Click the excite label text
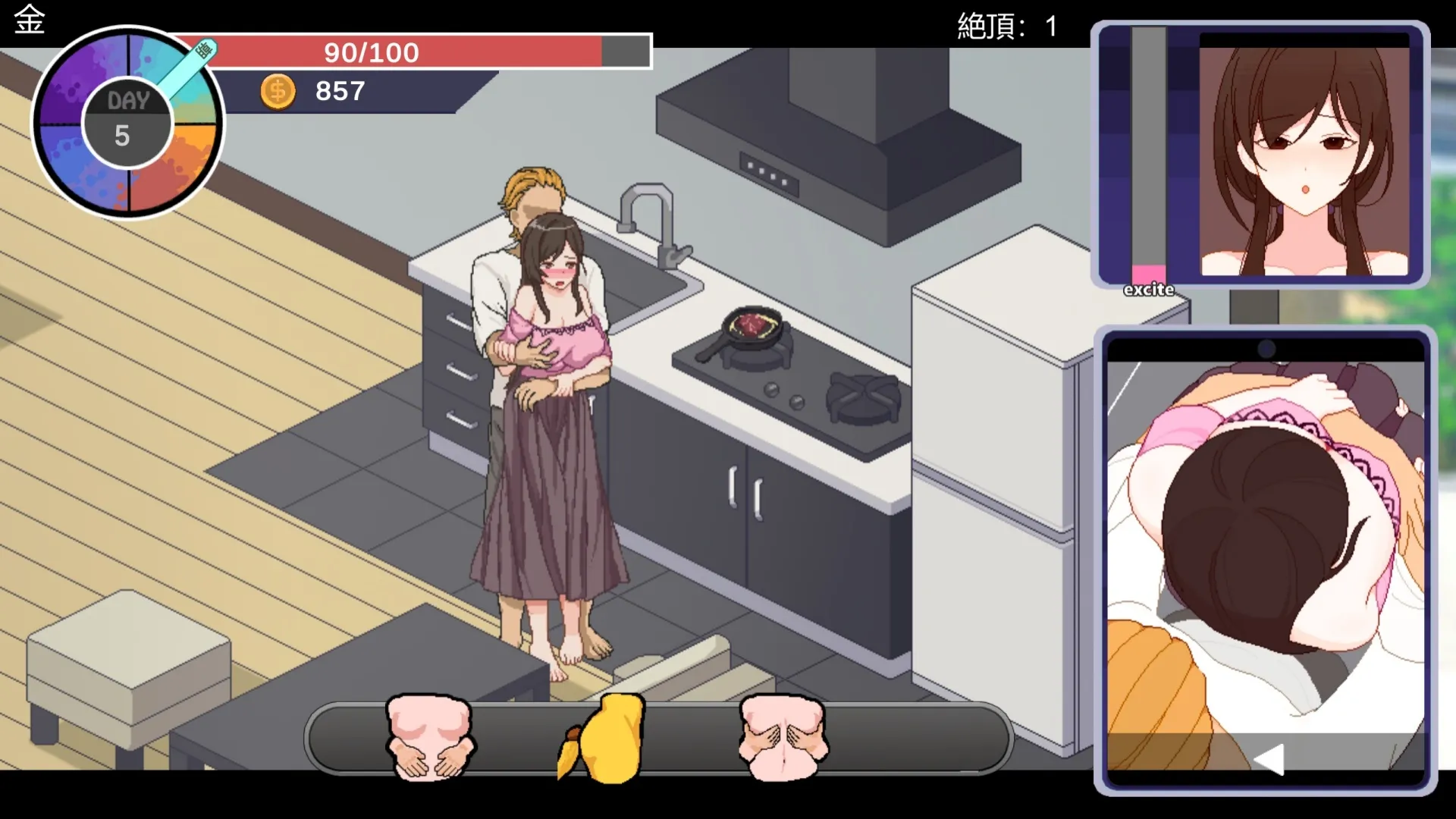Image resolution: width=1456 pixels, height=819 pixels. click(x=1147, y=289)
